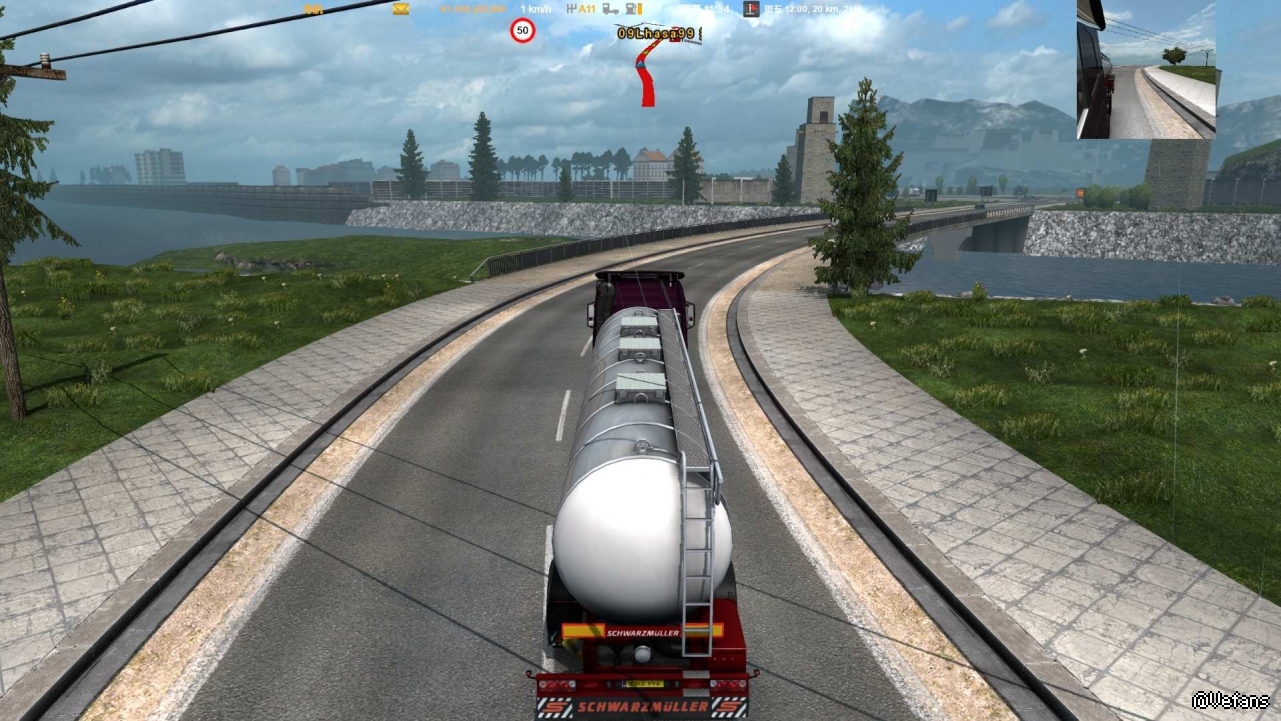Click the destination flag job icon

tap(751, 9)
